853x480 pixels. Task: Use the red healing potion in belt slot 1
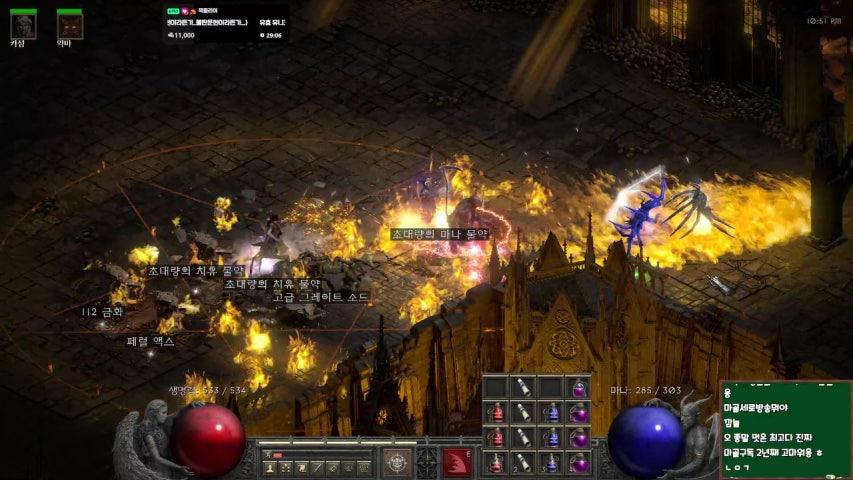(x=496, y=463)
